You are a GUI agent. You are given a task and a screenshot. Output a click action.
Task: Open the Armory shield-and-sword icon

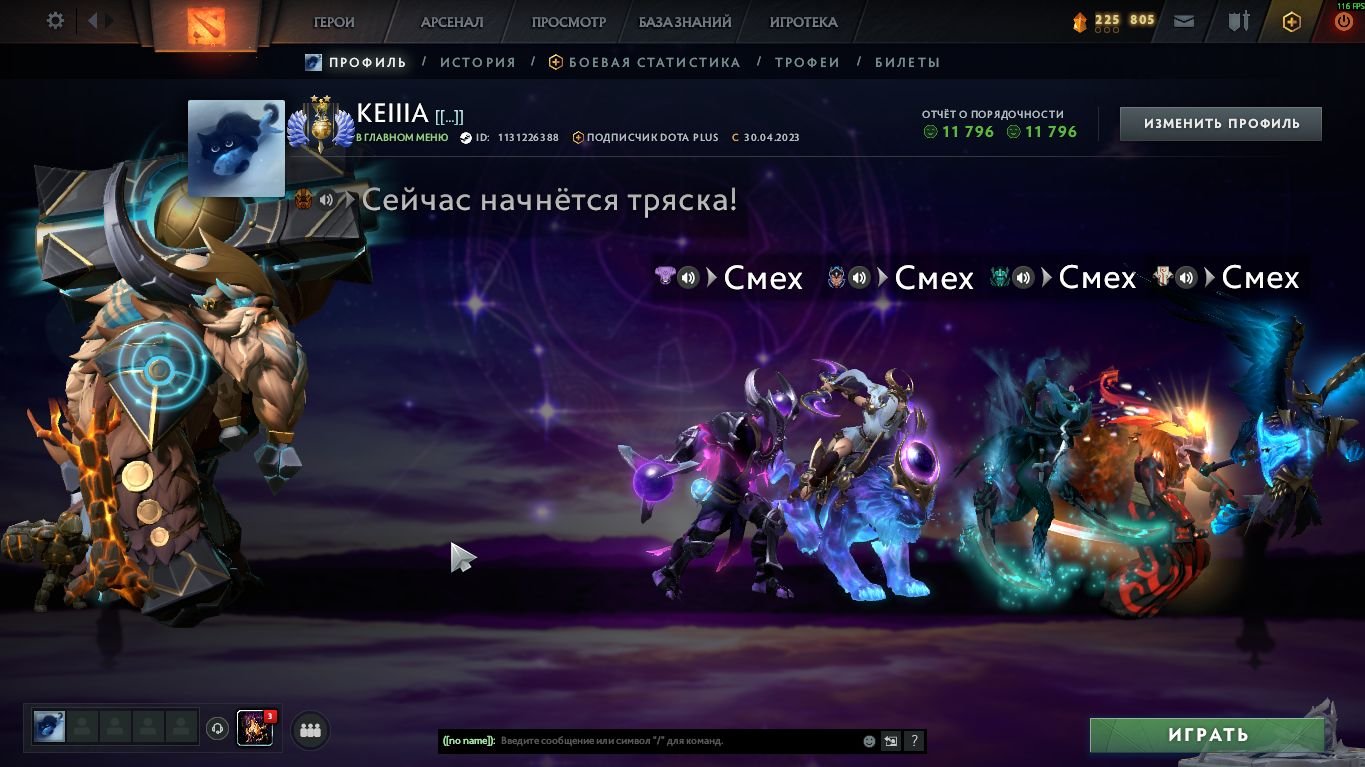1237,20
